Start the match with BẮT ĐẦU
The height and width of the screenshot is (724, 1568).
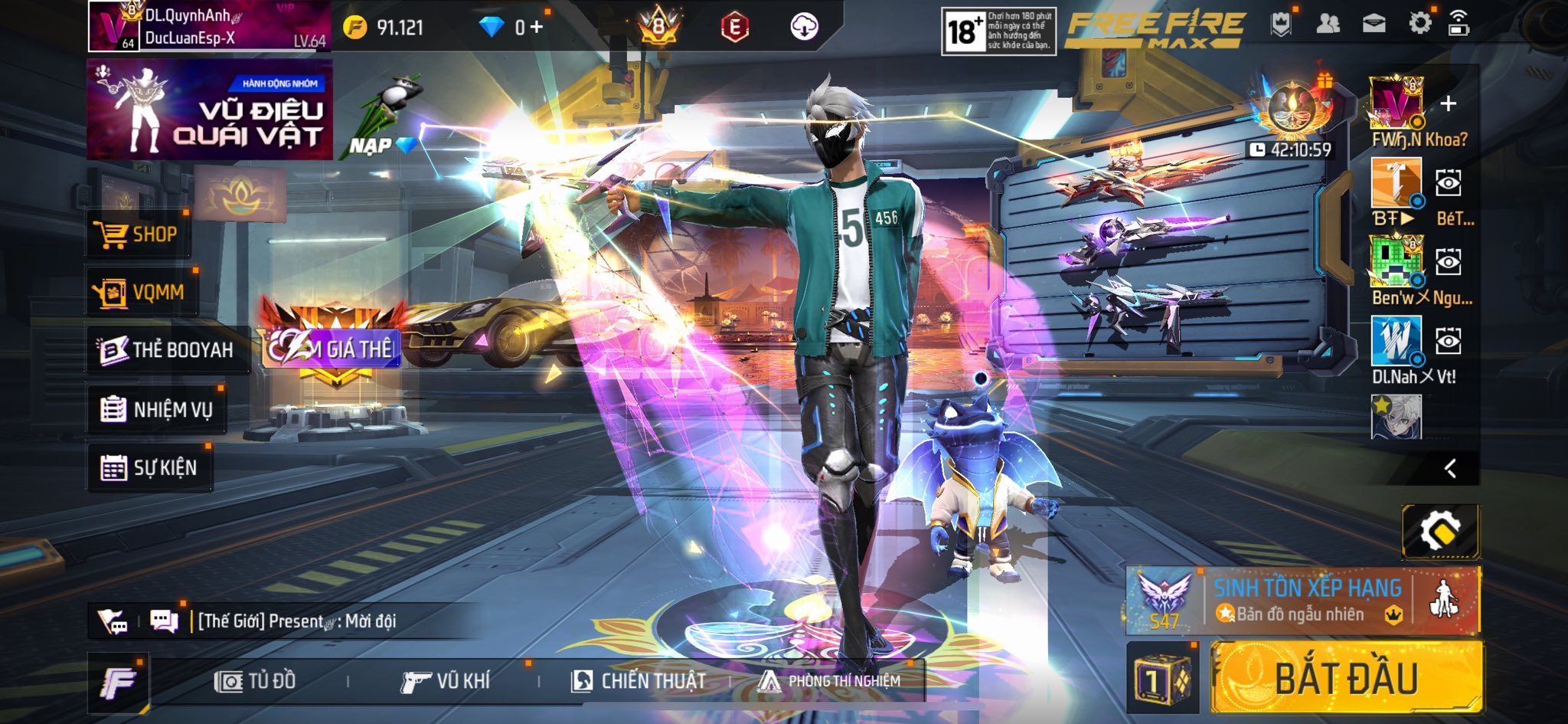1346,679
